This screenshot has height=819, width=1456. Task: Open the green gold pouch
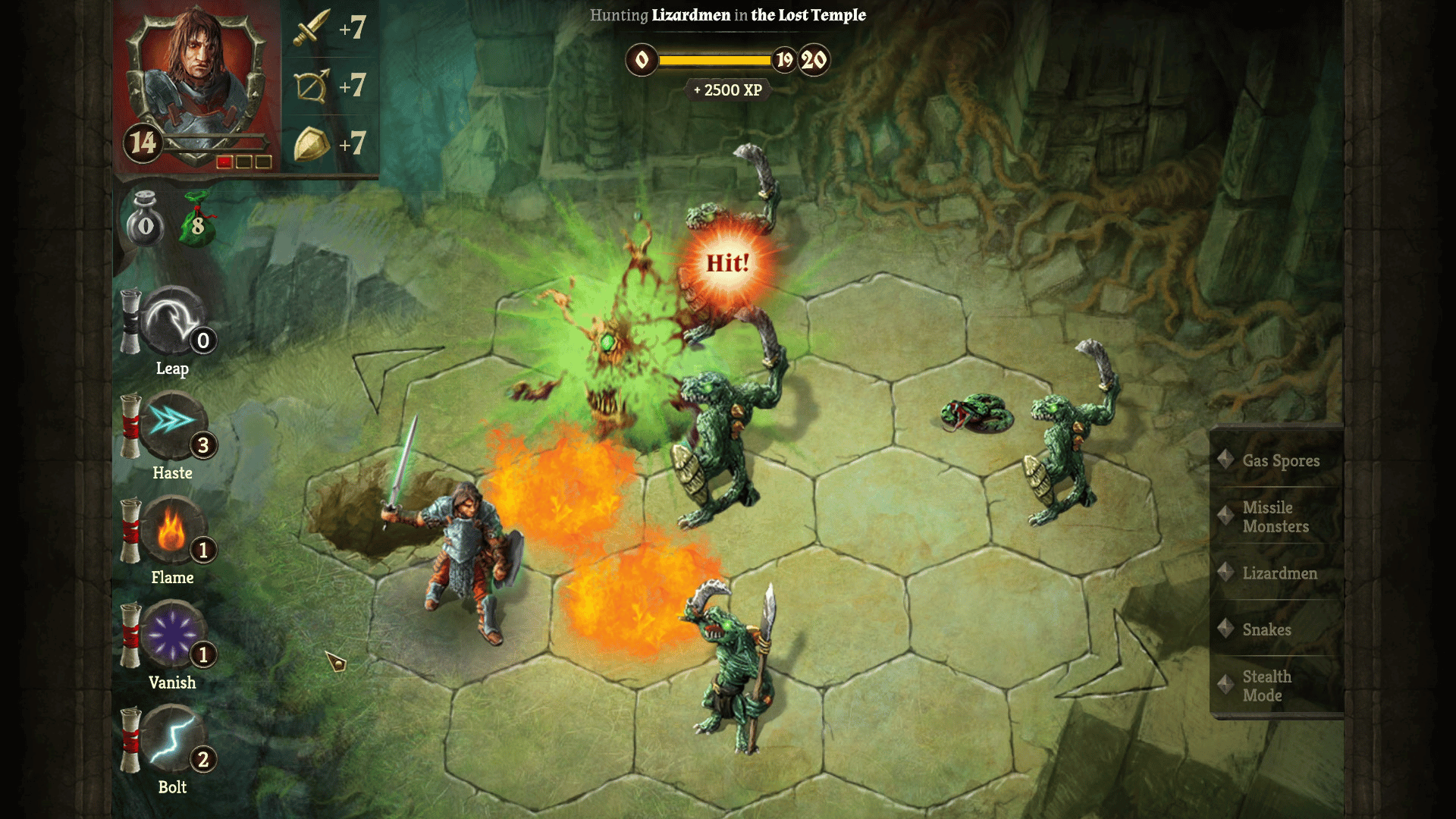[197, 220]
